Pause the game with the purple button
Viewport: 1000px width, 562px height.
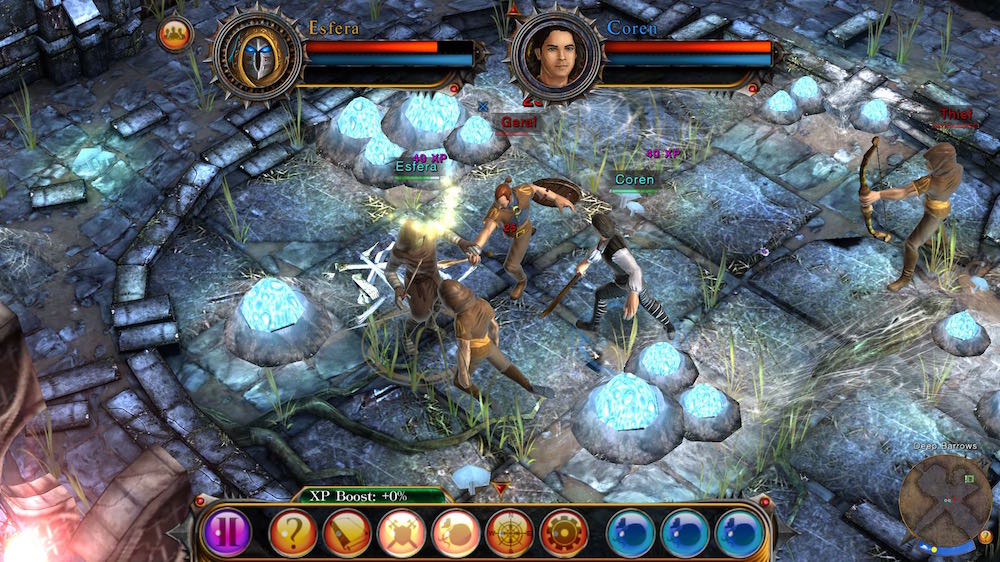[x=226, y=532]
